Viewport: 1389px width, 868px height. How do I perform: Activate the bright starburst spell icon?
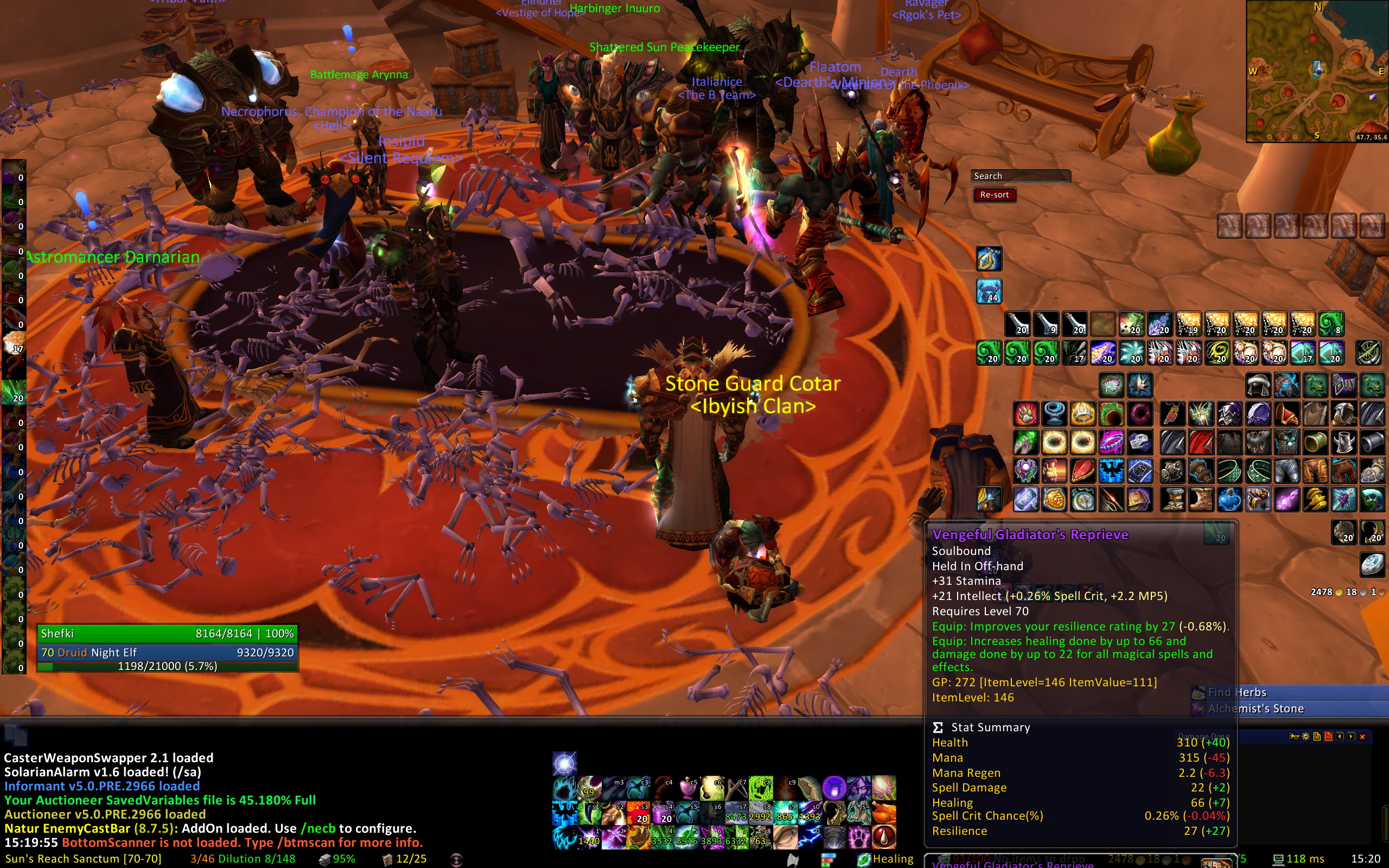564,764
